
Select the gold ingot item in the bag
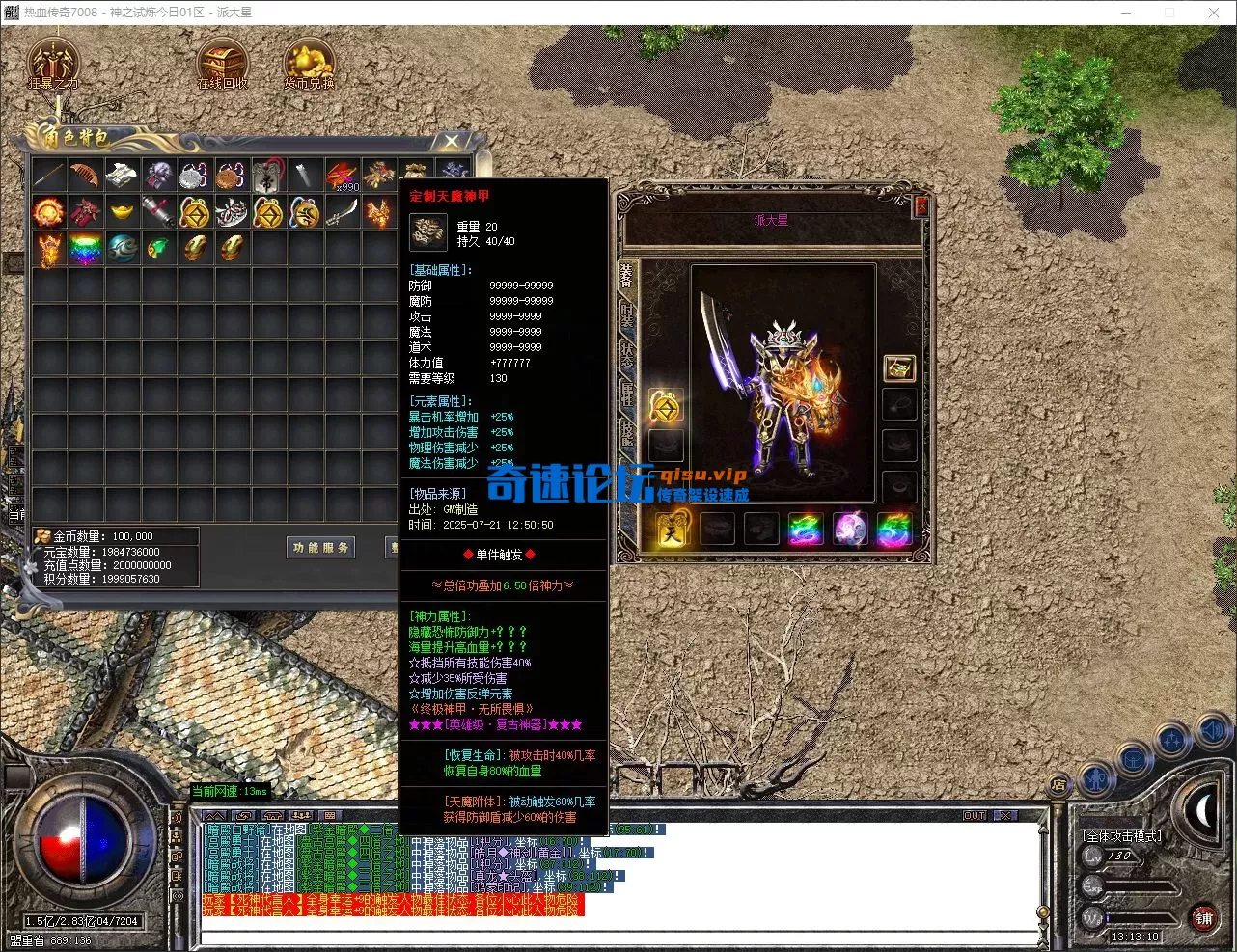point(122,211)
